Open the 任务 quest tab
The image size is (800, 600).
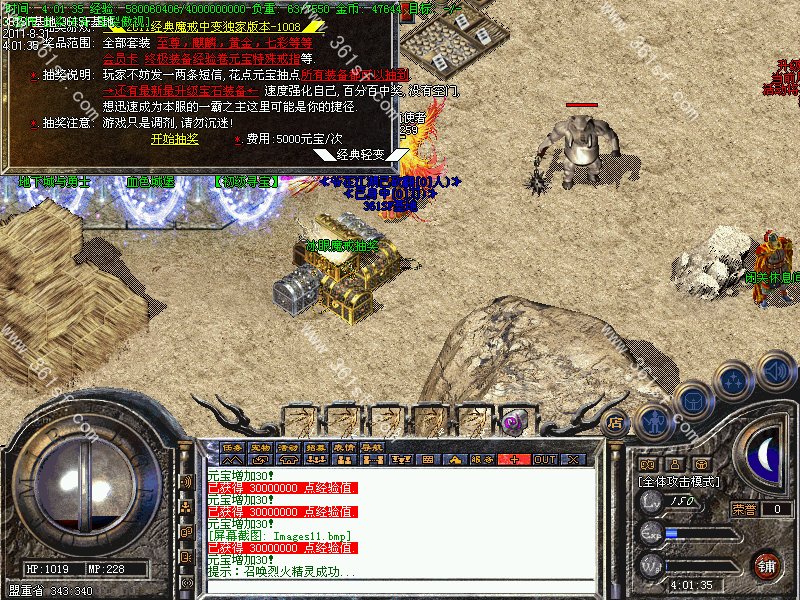click(233, 447)
